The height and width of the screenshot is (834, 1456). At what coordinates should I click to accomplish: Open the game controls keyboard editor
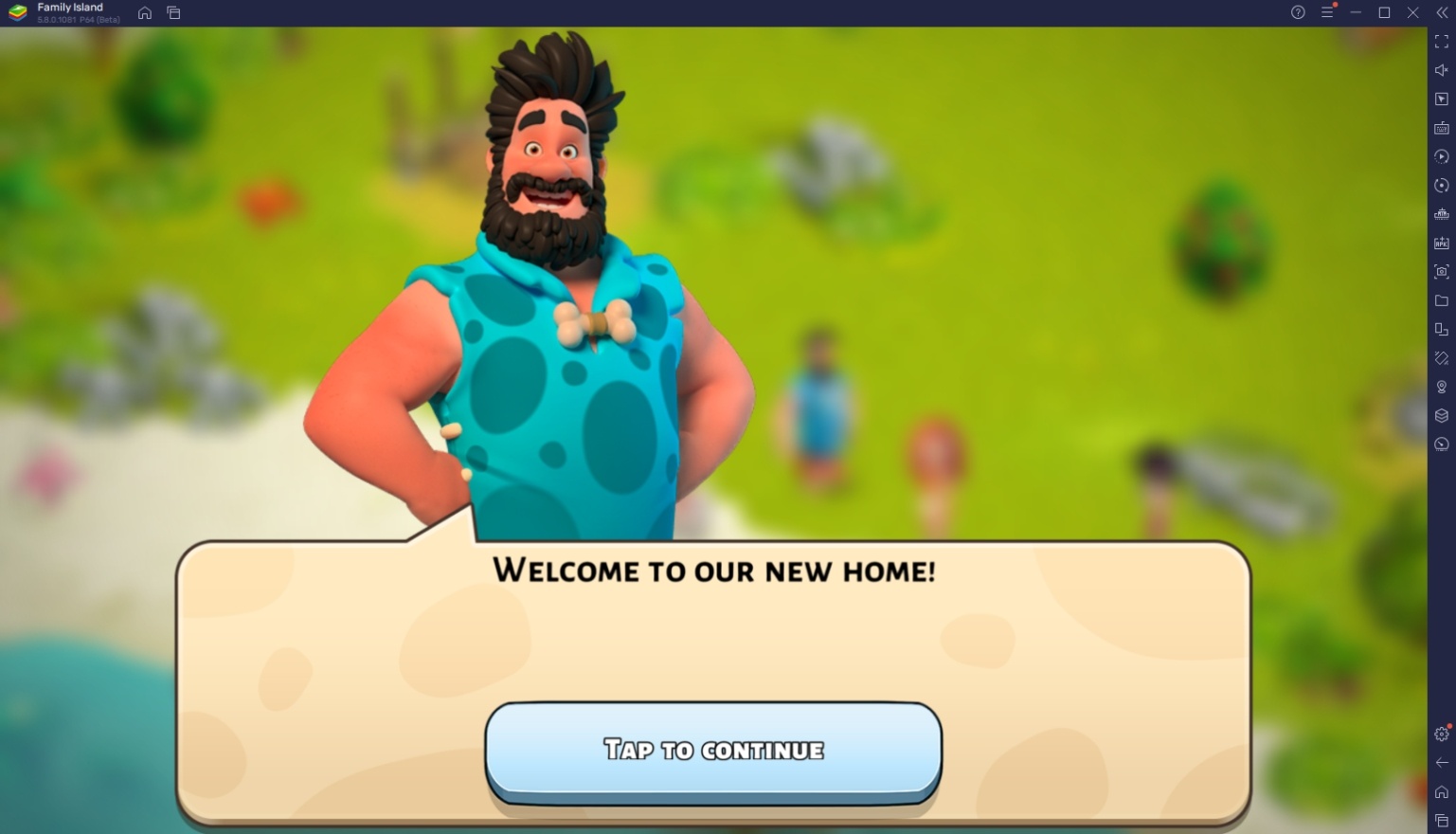pos(1441,128)
